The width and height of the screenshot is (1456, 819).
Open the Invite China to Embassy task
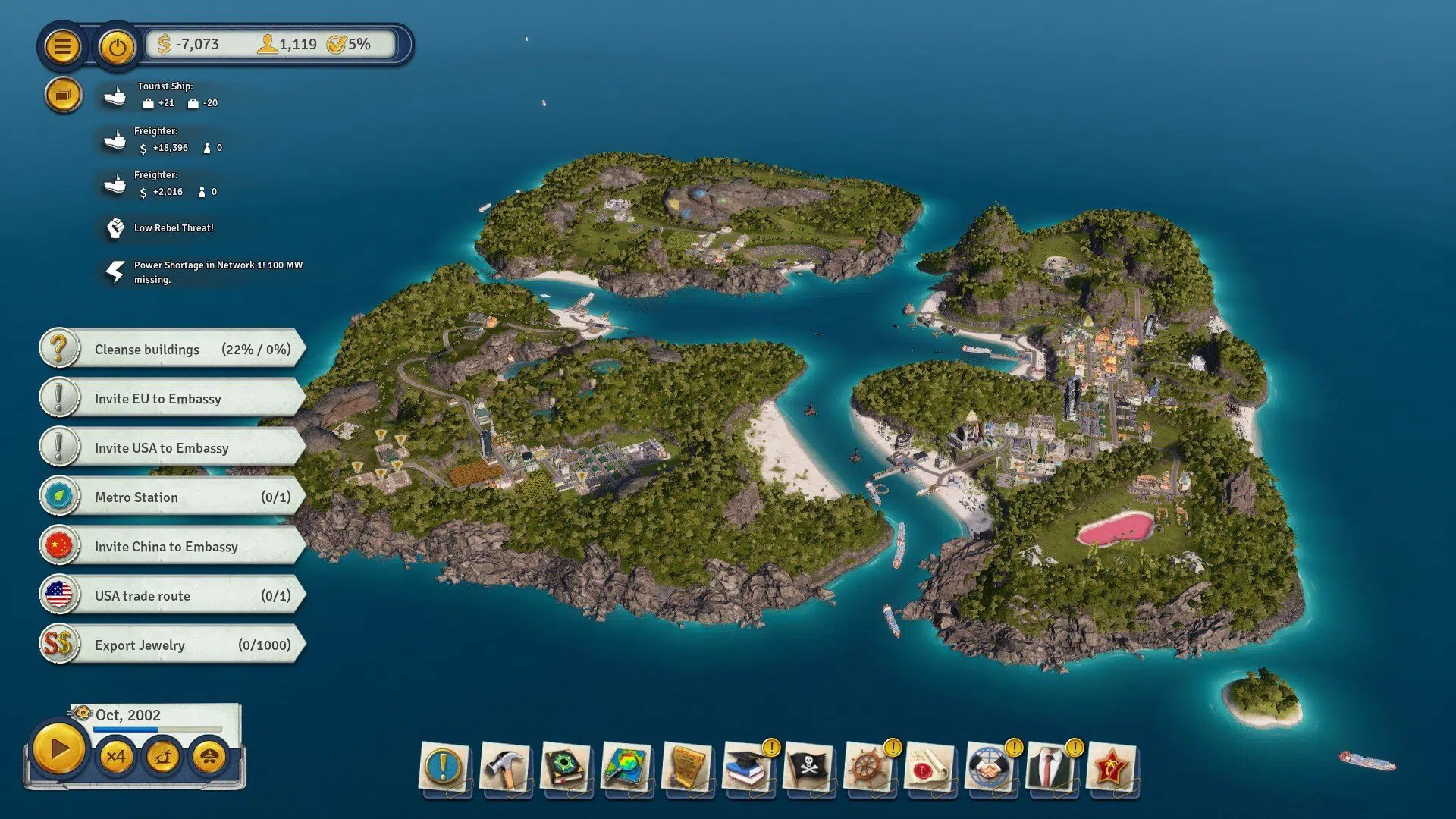pyautogui.click(x=165, y=546)
